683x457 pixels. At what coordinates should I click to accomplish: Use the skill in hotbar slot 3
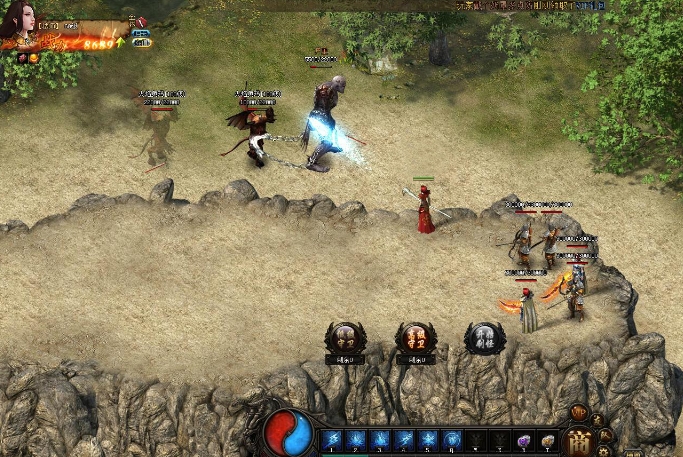coord(380,439)
